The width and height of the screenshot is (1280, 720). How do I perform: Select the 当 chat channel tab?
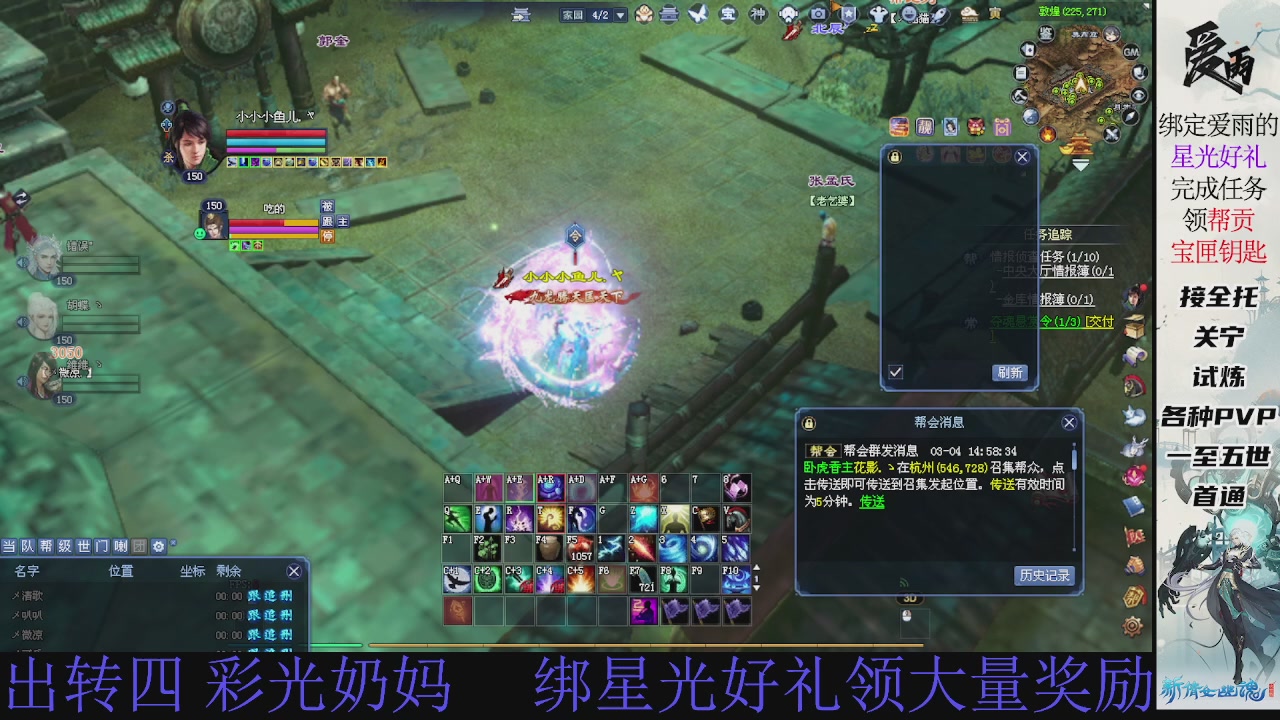pos(8,546)
